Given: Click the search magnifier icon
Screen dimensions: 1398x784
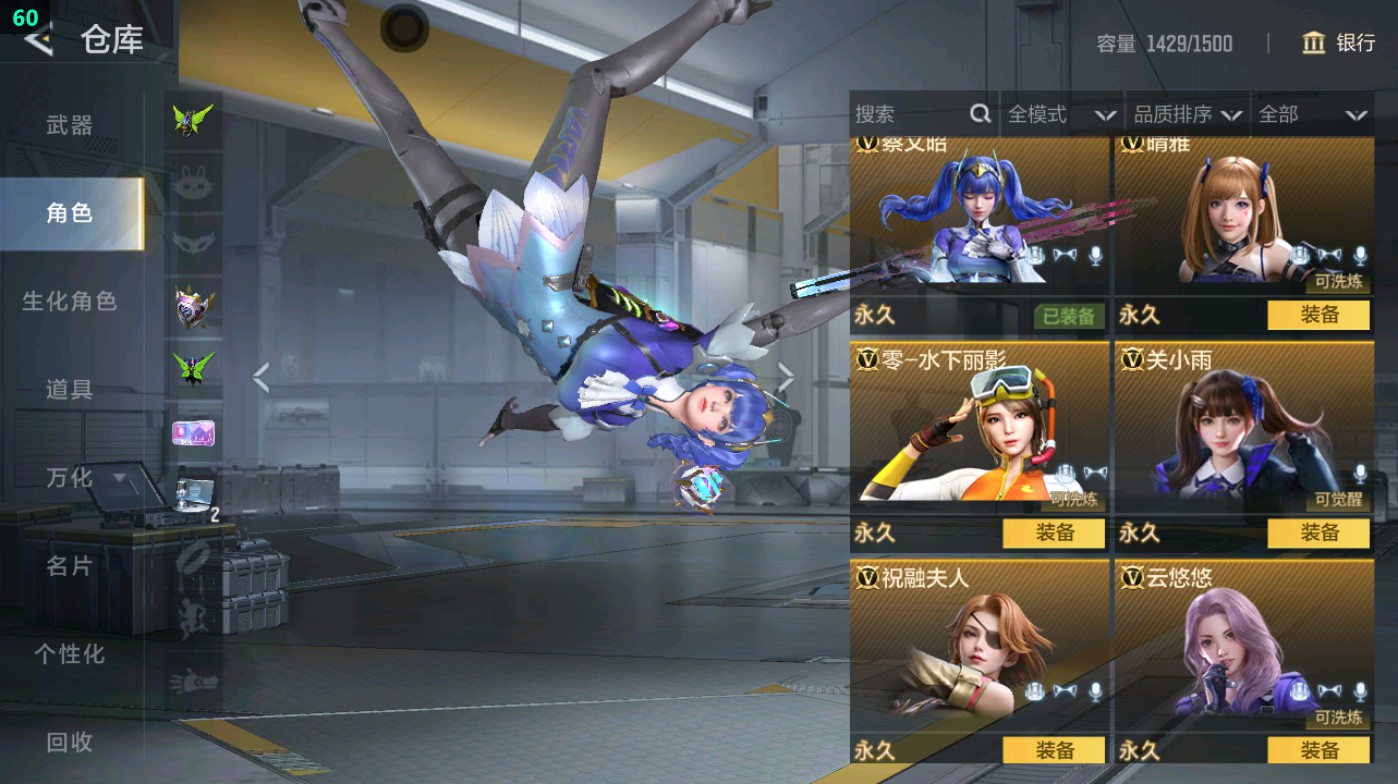Looking at the screenshot, I should point(978,114).
